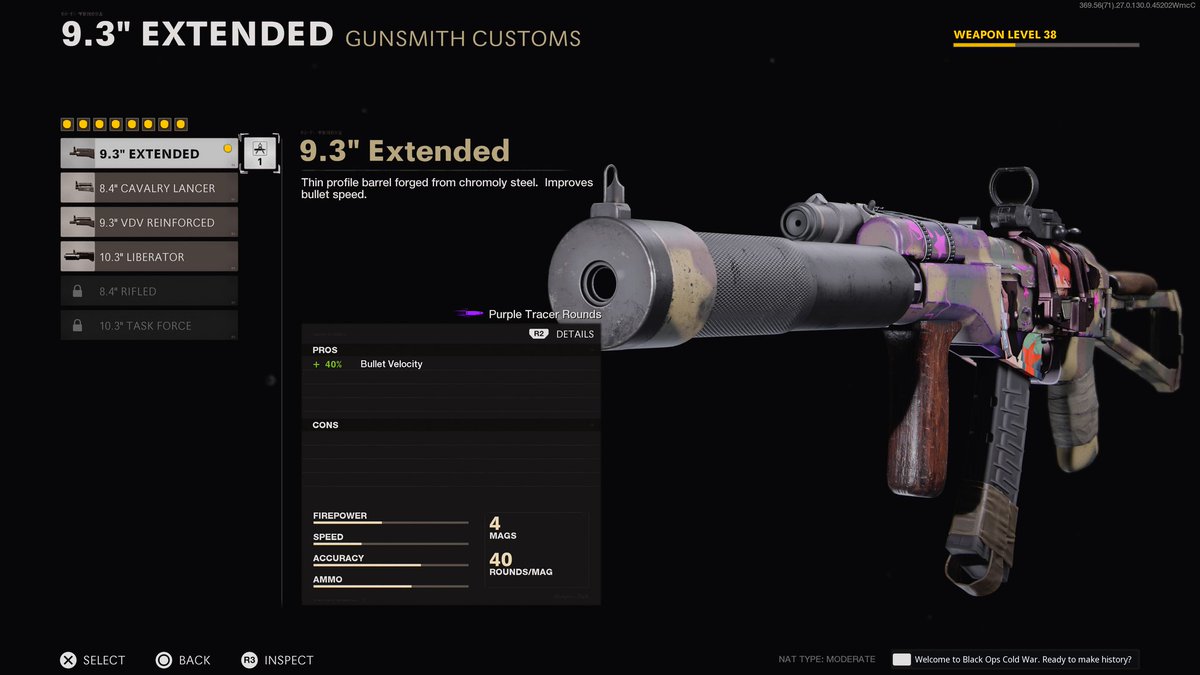Equip the 9.3" VDV Reinforced barrel
The image size is (1200, 675).
tap(149, 222)
